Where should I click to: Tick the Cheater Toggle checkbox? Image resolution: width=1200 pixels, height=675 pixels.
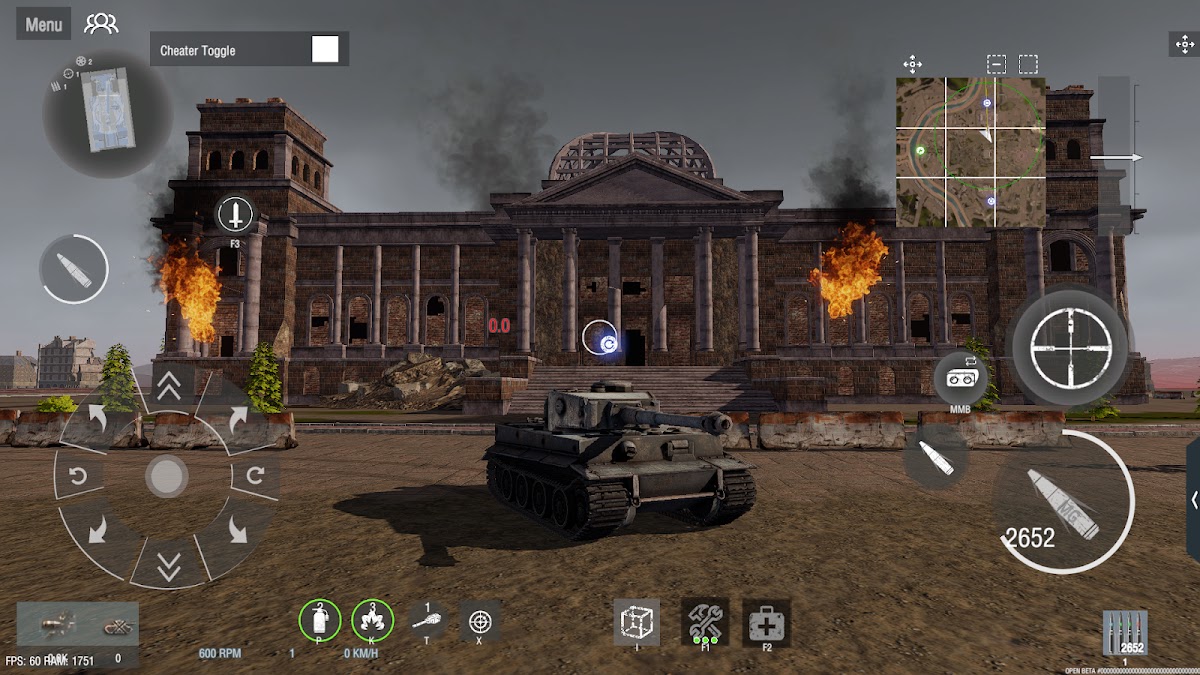(325, 49)
